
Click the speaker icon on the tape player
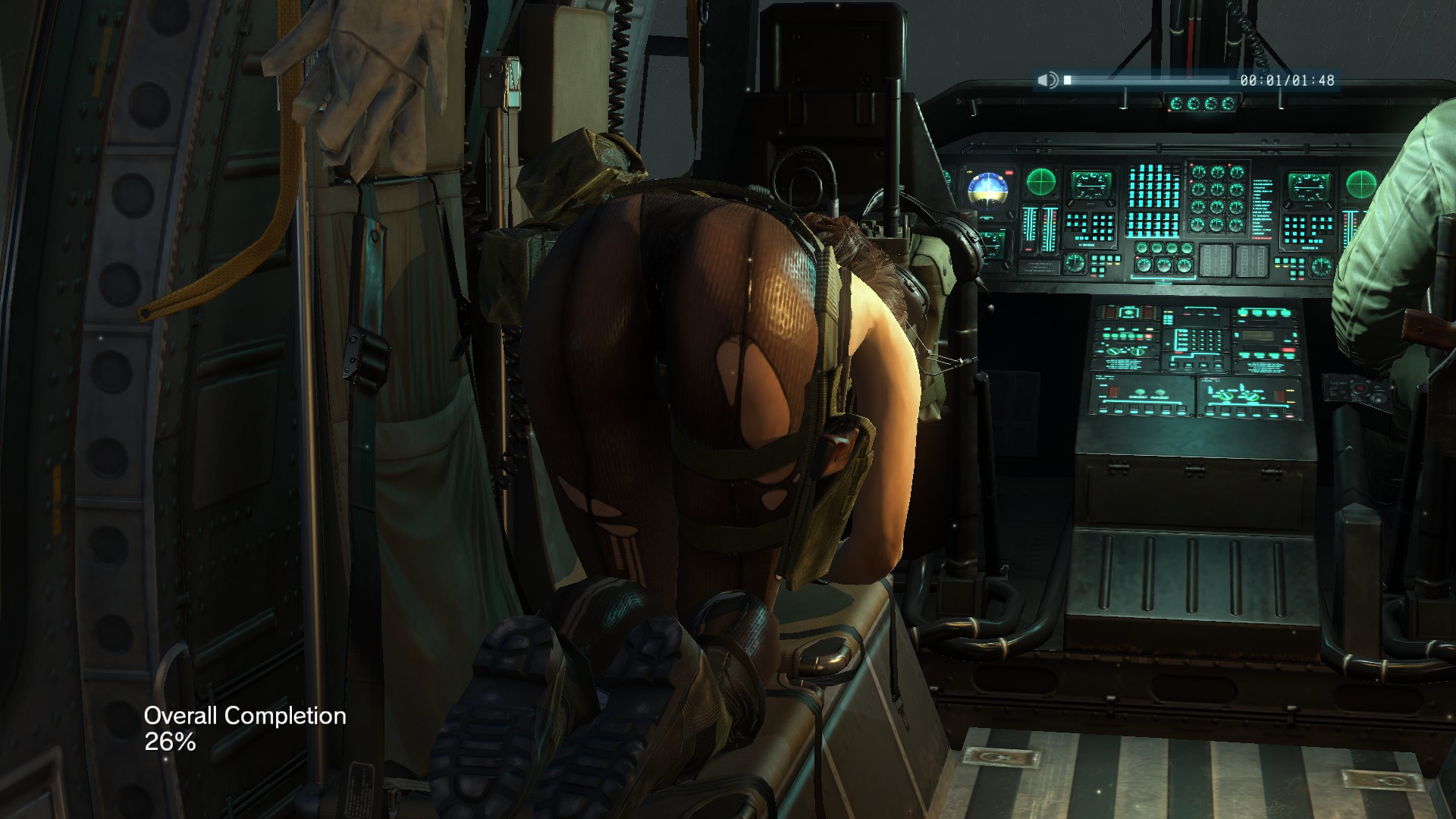[x=1047, y=80]
